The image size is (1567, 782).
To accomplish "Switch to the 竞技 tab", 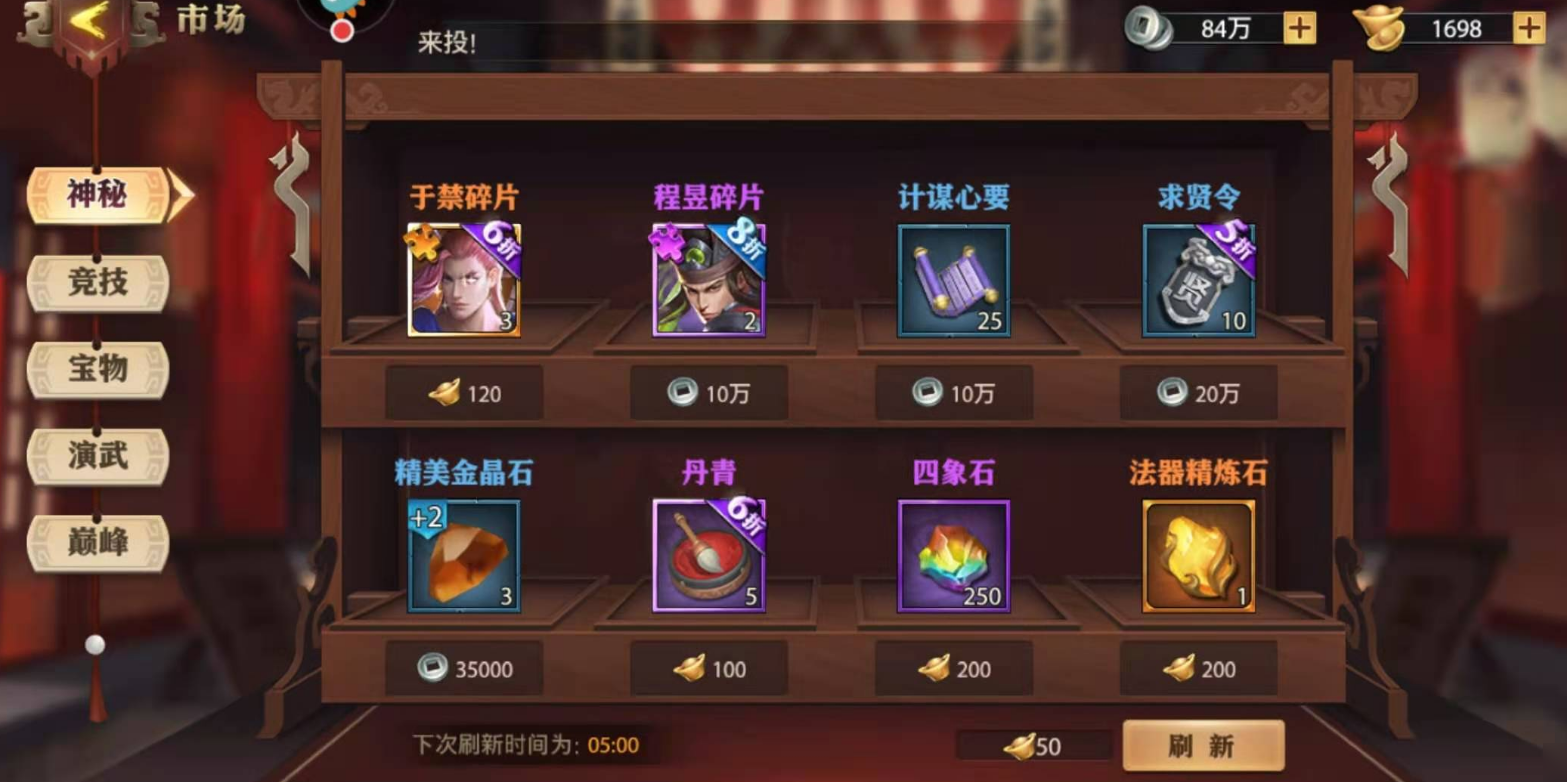I will (x=97, y=284).
